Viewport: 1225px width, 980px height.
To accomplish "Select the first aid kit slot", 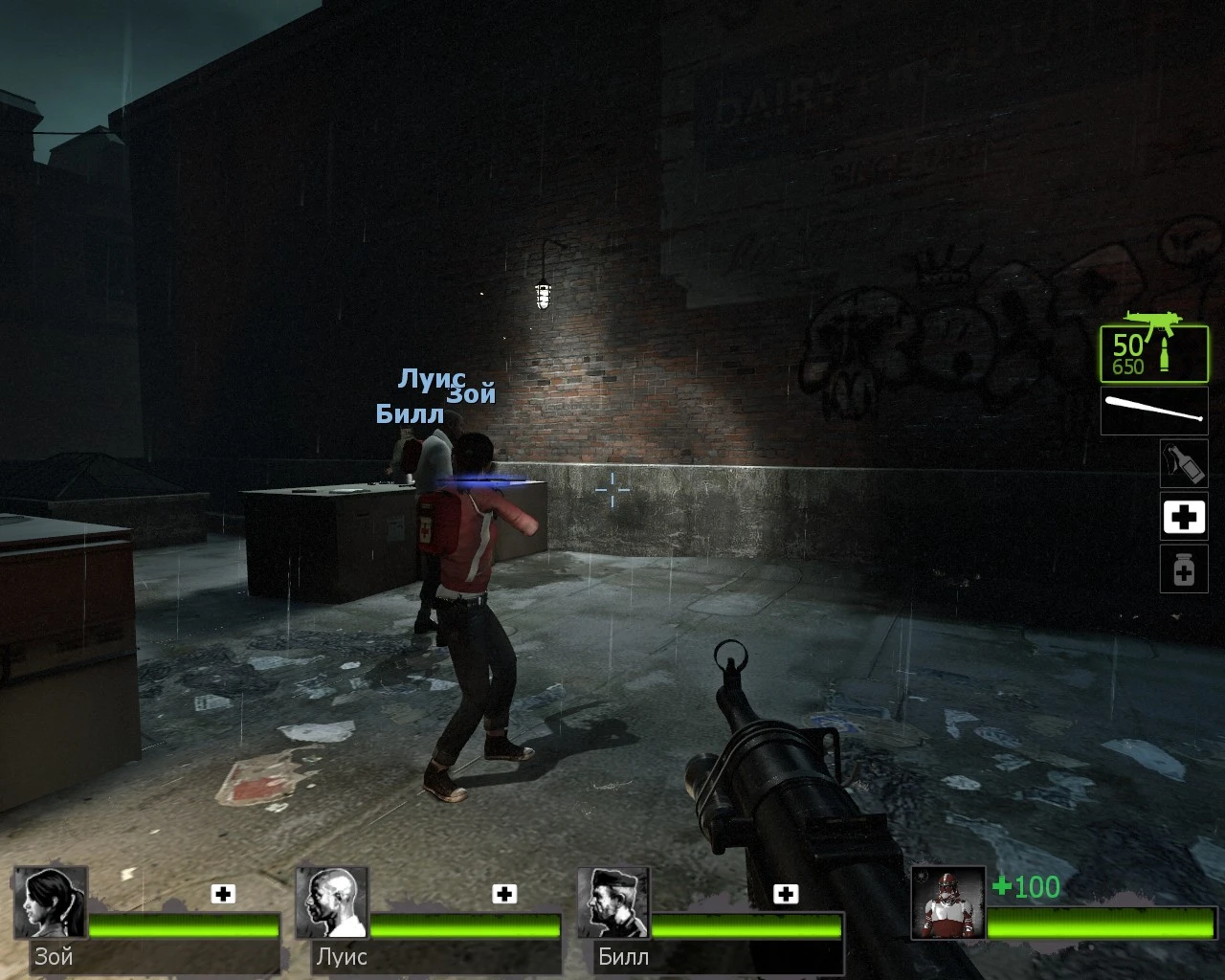I will (x=1183, y=516).
